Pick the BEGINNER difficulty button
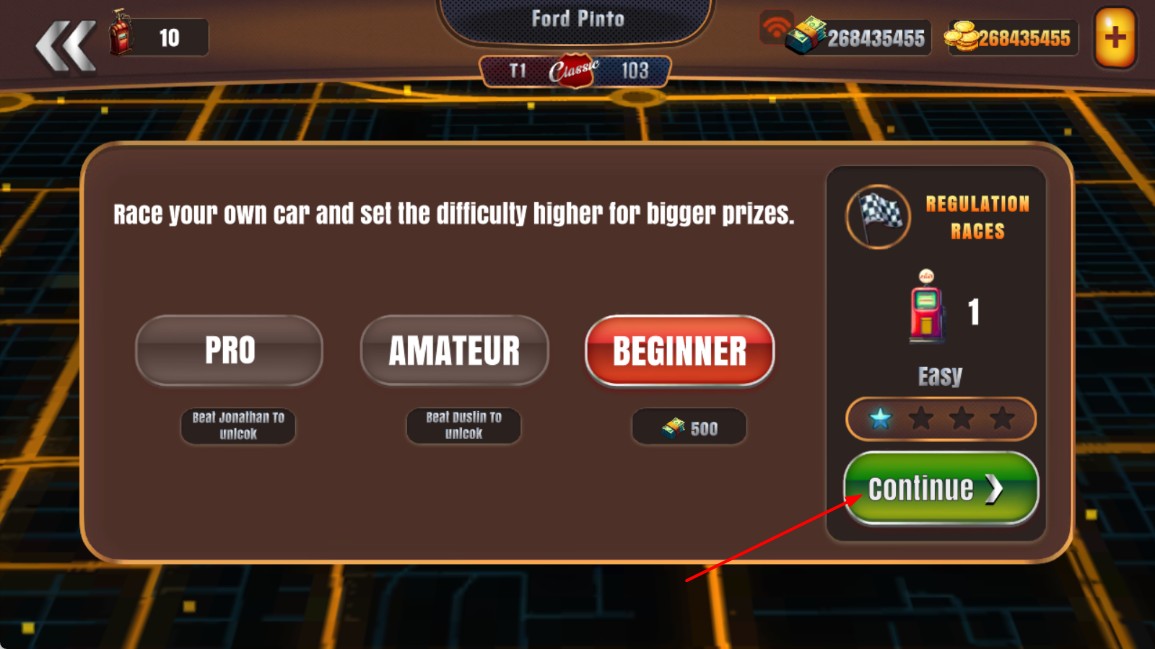 tap(679, 351)
